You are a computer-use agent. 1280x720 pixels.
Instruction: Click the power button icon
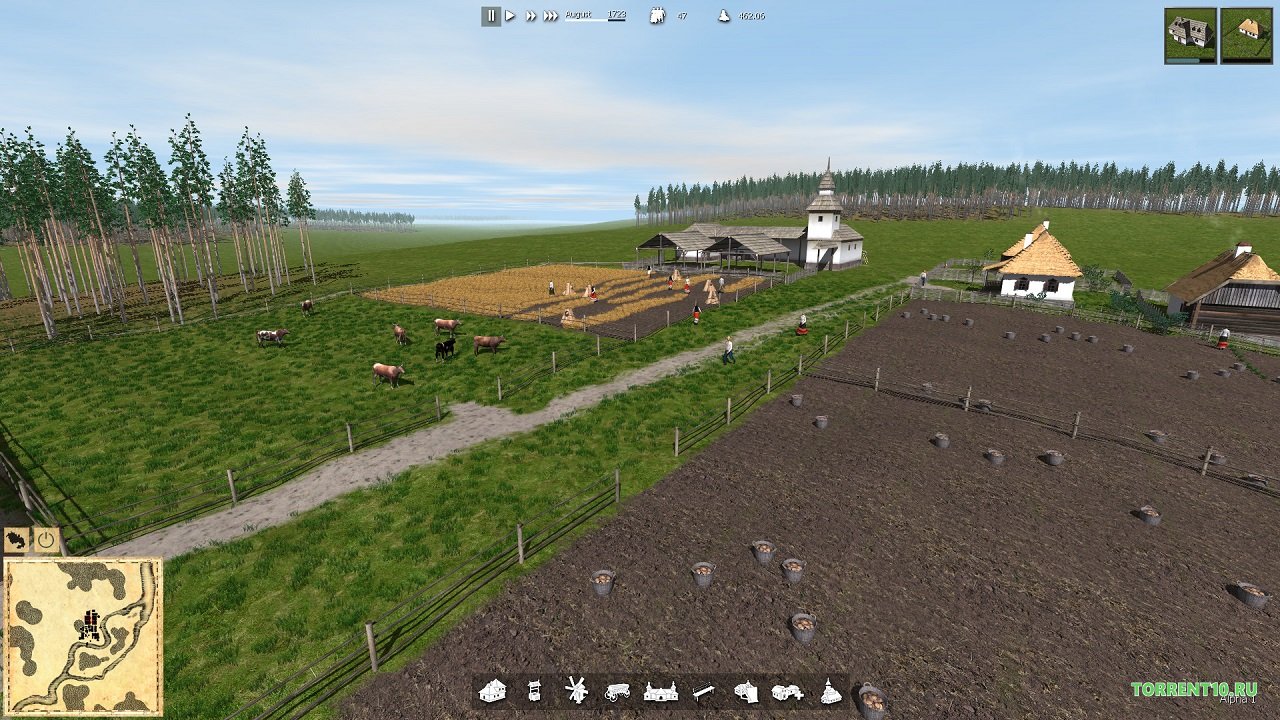[47, 541]
